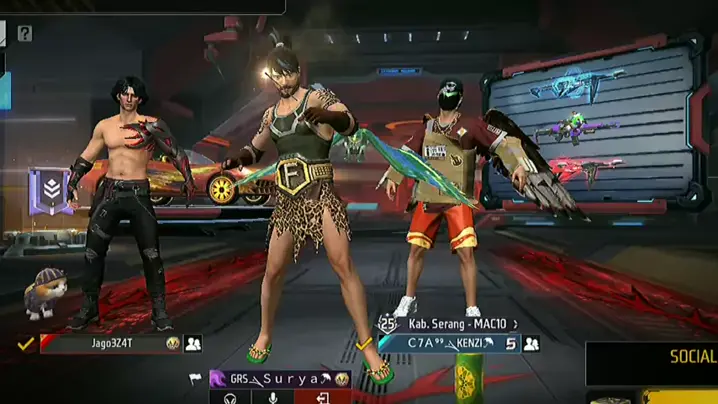718x404 pixels.
Task: Open friend icon beside Jago3Z4T's name
Action: (x=193, y=344)
